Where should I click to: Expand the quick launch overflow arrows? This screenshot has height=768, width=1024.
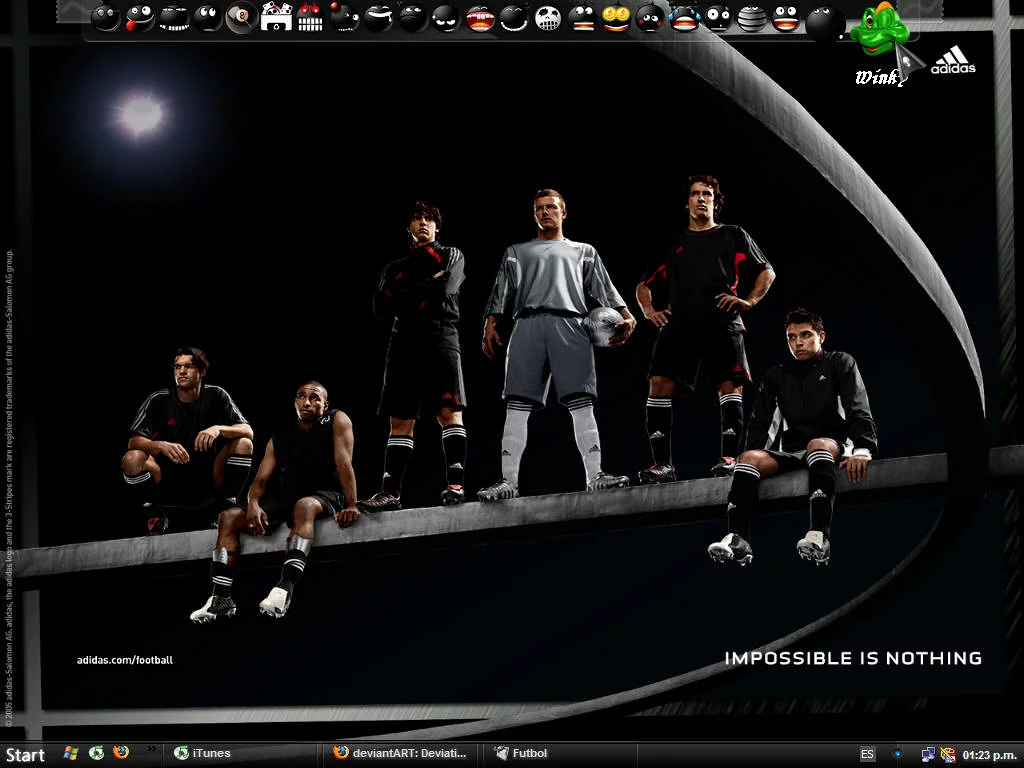(152, 748)
